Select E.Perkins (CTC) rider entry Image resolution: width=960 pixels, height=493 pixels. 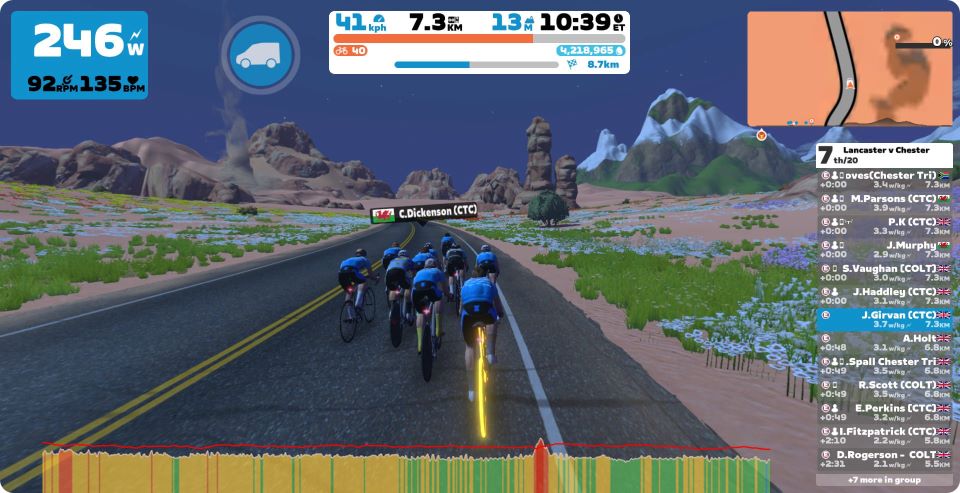[x=884, y=412]
